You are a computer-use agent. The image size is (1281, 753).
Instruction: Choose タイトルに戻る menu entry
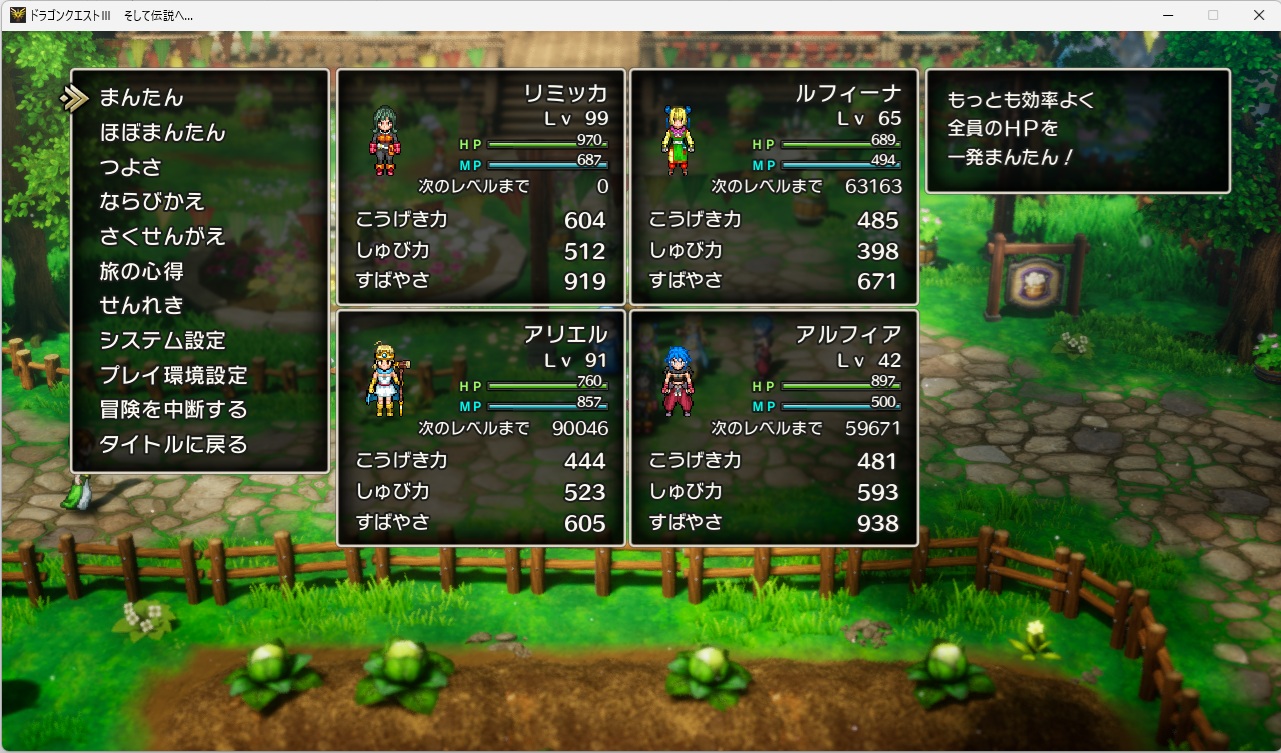click(173, 444)
